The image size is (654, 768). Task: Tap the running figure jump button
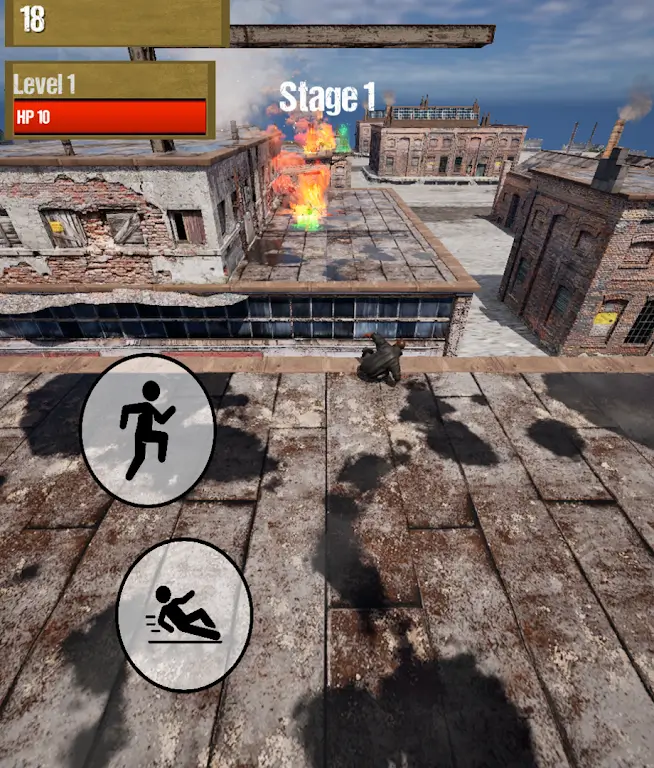[147, 430]
